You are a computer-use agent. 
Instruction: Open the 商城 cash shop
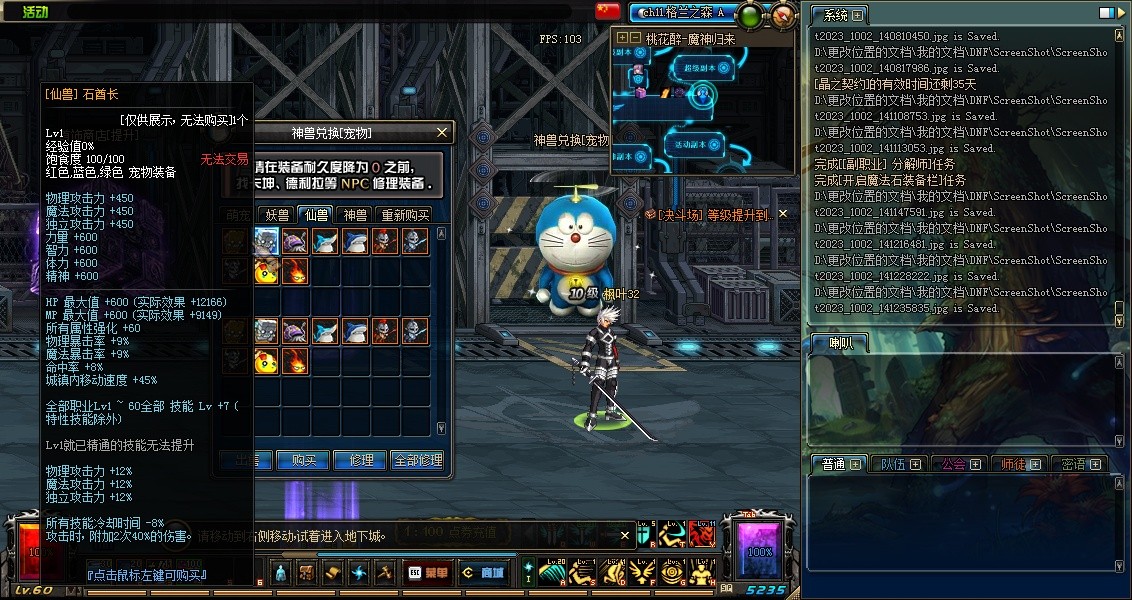(484, 573)
